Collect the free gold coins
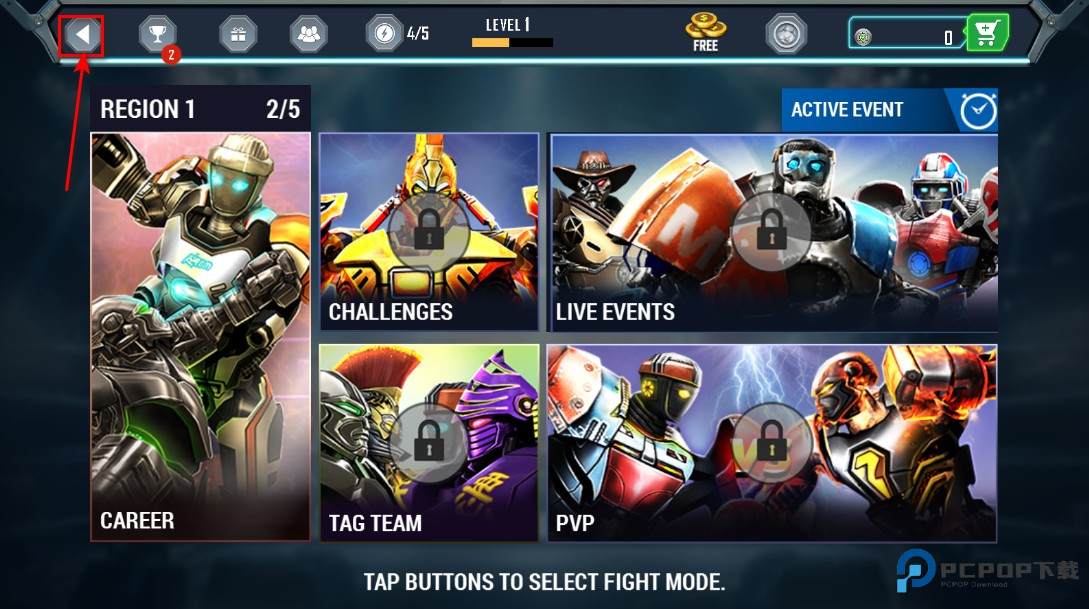This screenshot has width=1089, height=609. pos(706,32)
